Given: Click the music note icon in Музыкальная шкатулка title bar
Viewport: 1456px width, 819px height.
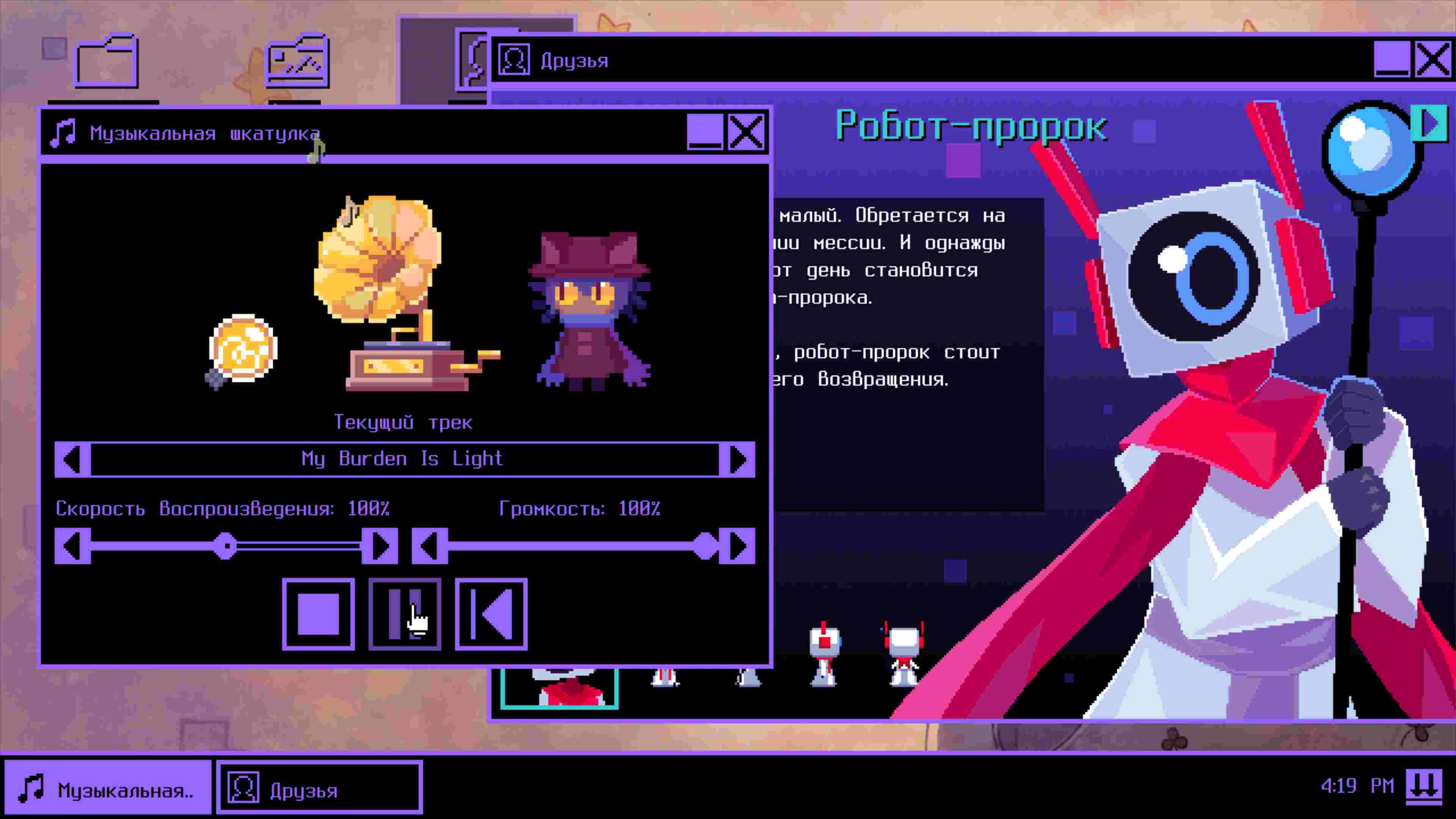Looking at the screenshot, I should pyautogui.click(x=63, y=132).
